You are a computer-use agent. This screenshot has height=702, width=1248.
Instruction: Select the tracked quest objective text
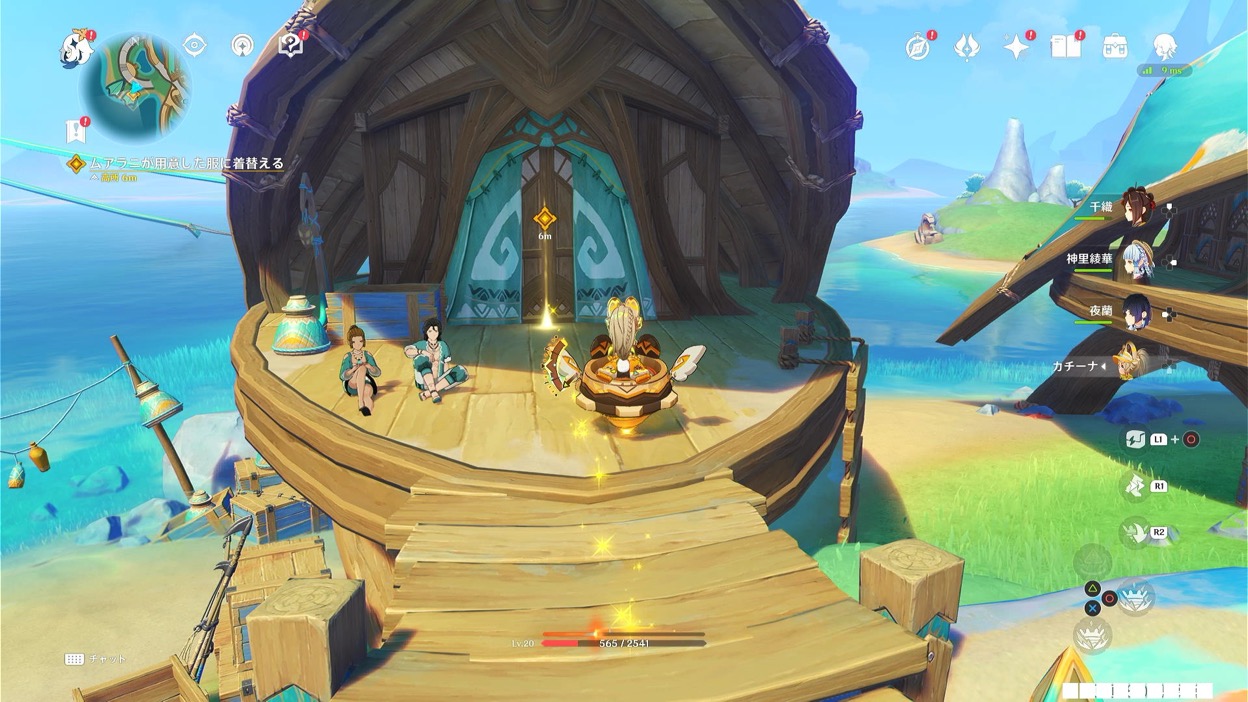[x=186, y=163]
